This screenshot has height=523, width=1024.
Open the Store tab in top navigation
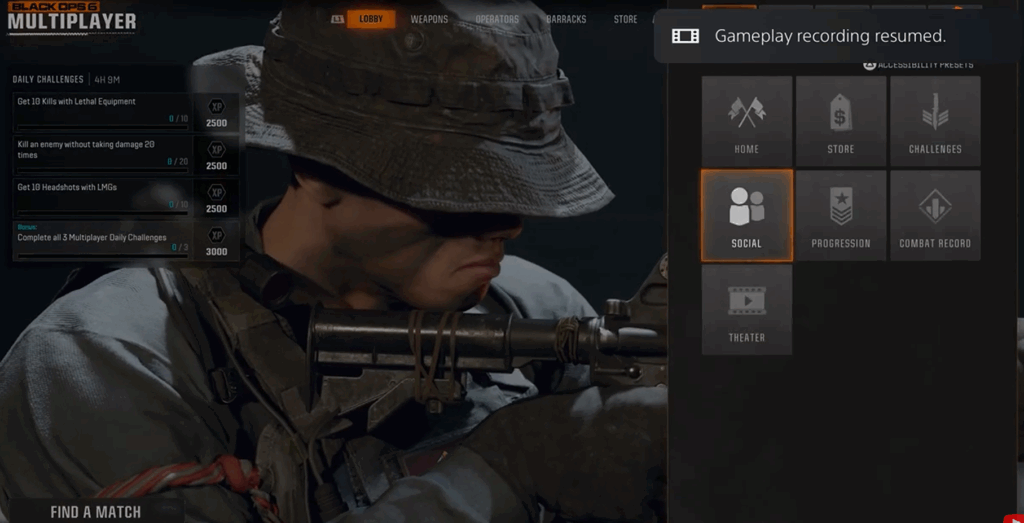click(625, 19)
